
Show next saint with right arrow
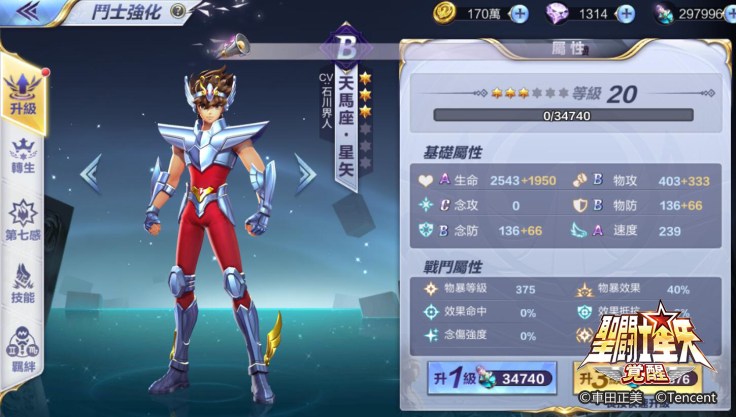point(304,172)
